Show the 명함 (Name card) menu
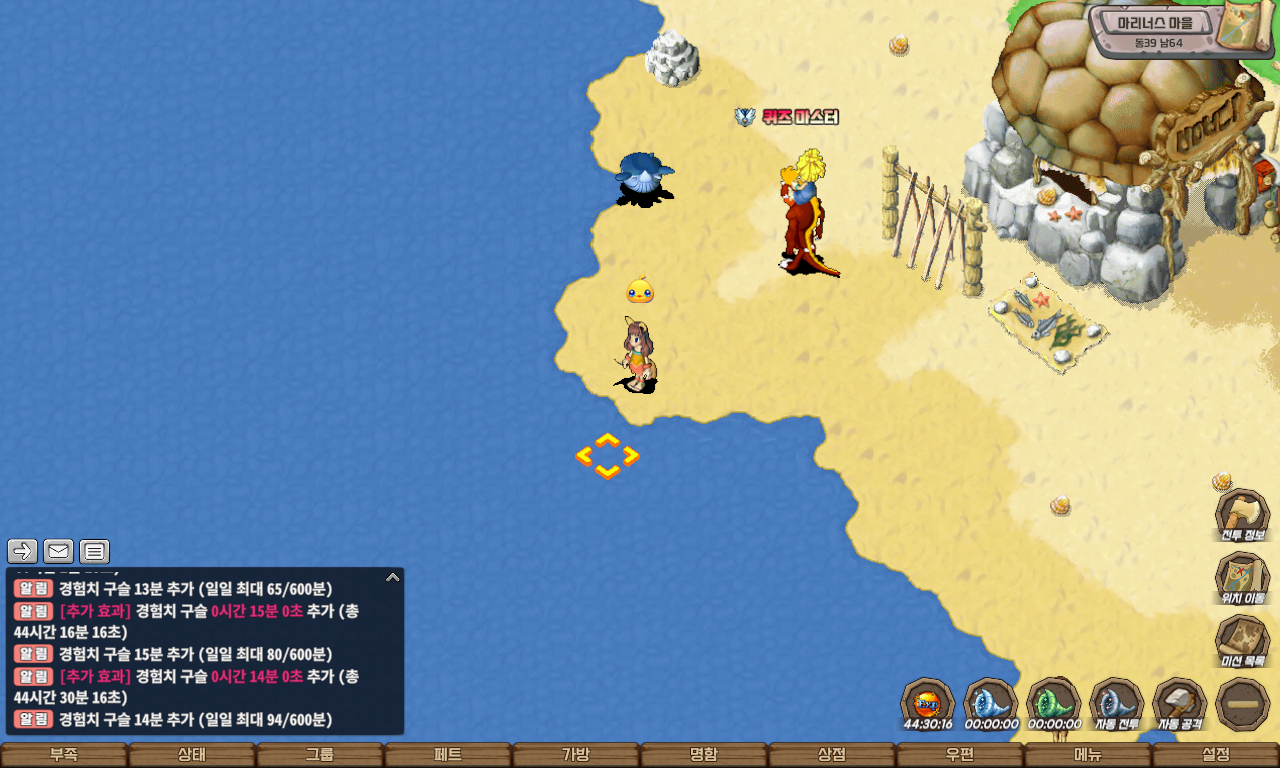Viewport: 1280px width, 768px height. [704, 755]
